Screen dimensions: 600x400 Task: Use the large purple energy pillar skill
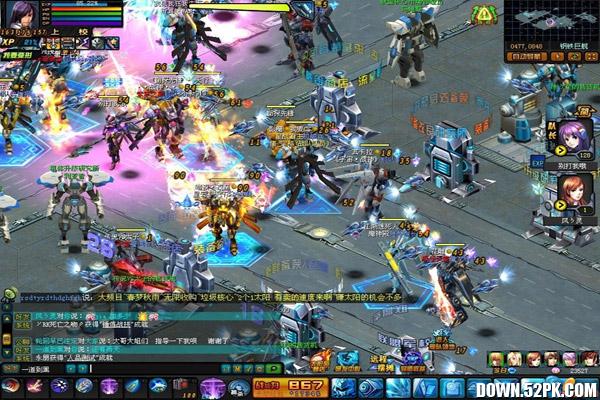pyautogui.click(x=212, y=386)
